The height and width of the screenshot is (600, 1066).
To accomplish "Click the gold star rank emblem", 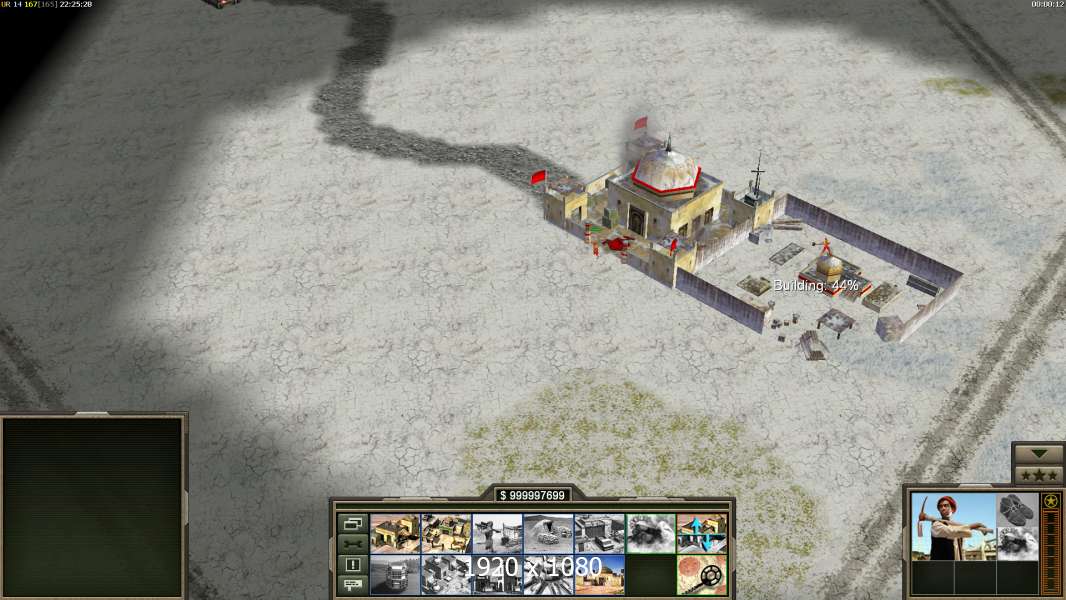I will tap(1051, 502).
